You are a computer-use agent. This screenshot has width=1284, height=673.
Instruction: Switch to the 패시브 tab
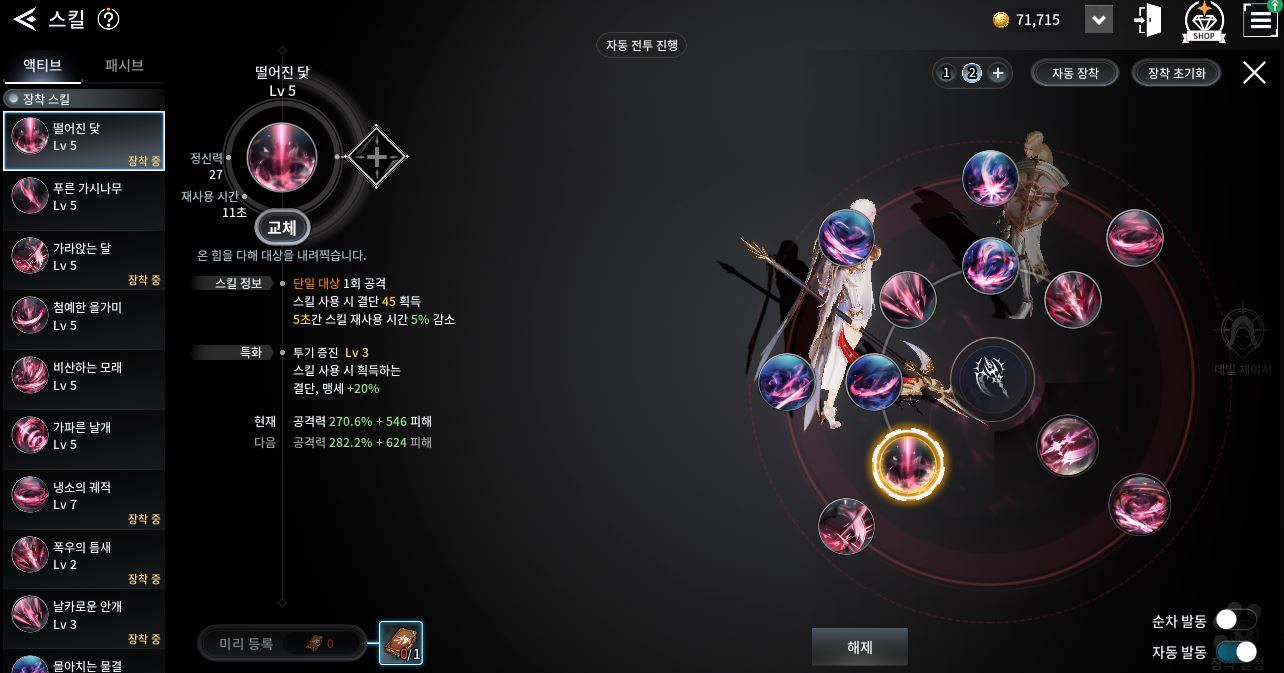click(124, 66)
